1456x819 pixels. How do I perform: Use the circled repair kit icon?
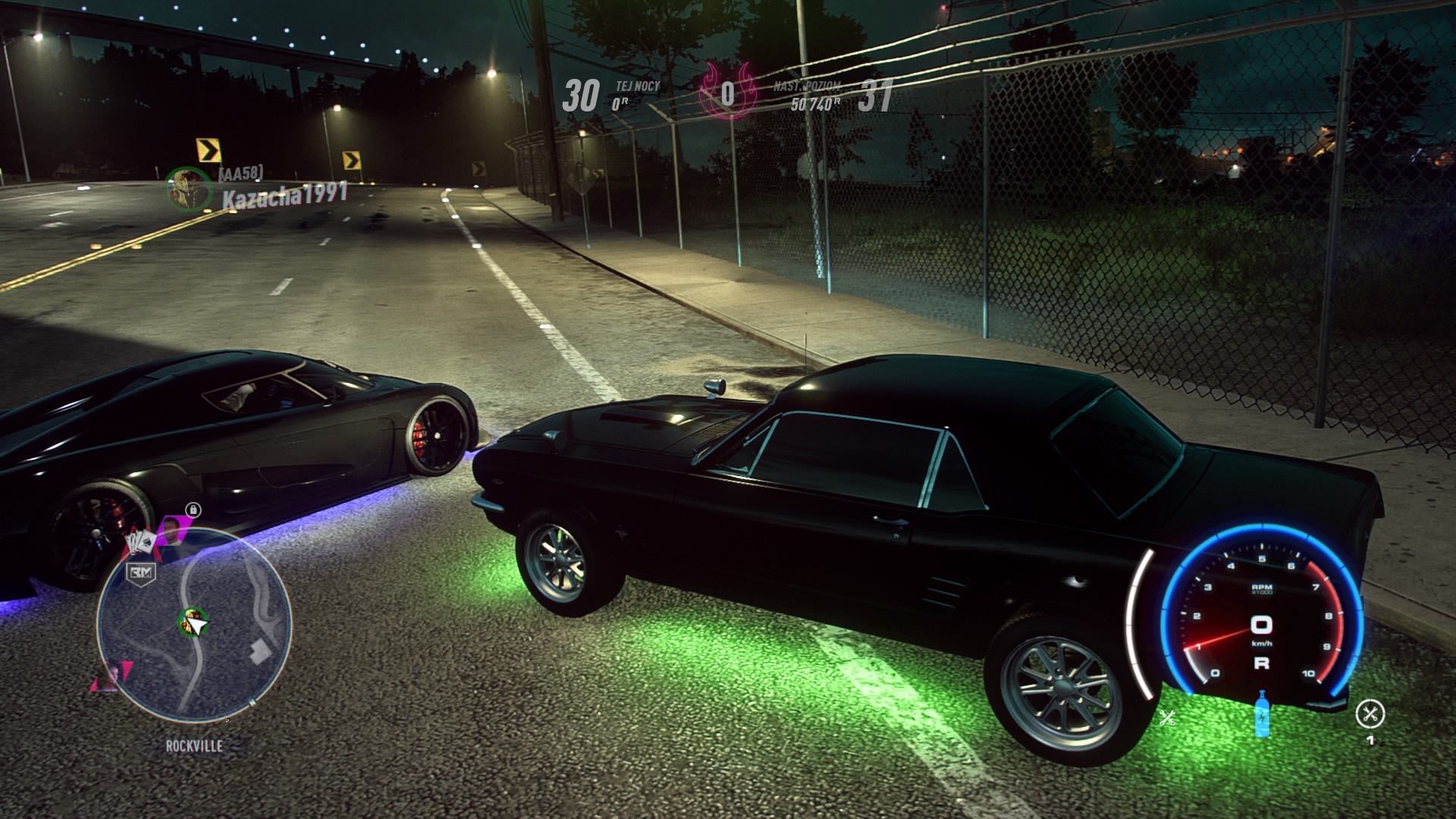(x=1370, y=714)
